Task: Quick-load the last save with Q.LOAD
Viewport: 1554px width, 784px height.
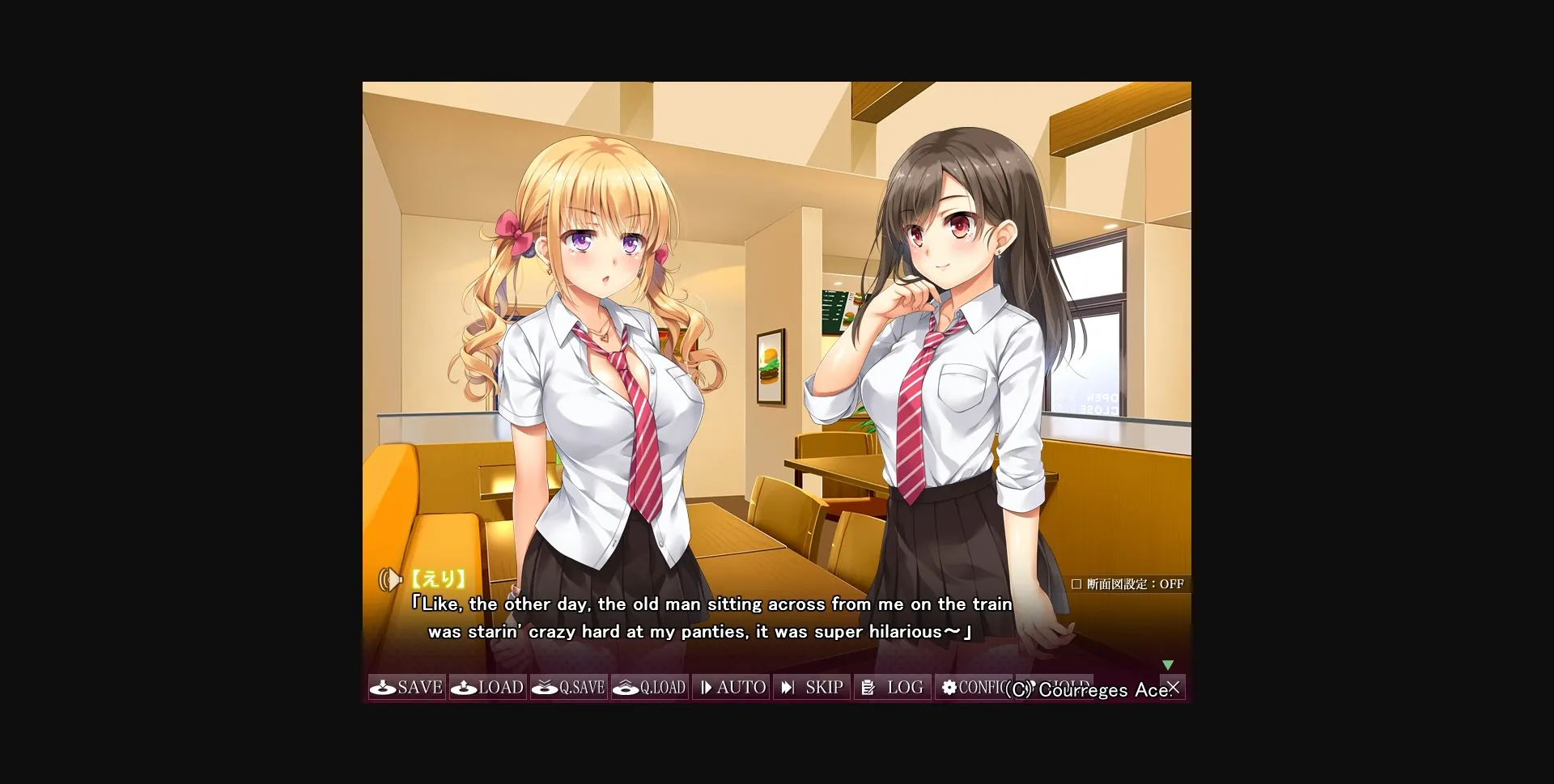Action: pyautogui.click(x=650, y=687)
